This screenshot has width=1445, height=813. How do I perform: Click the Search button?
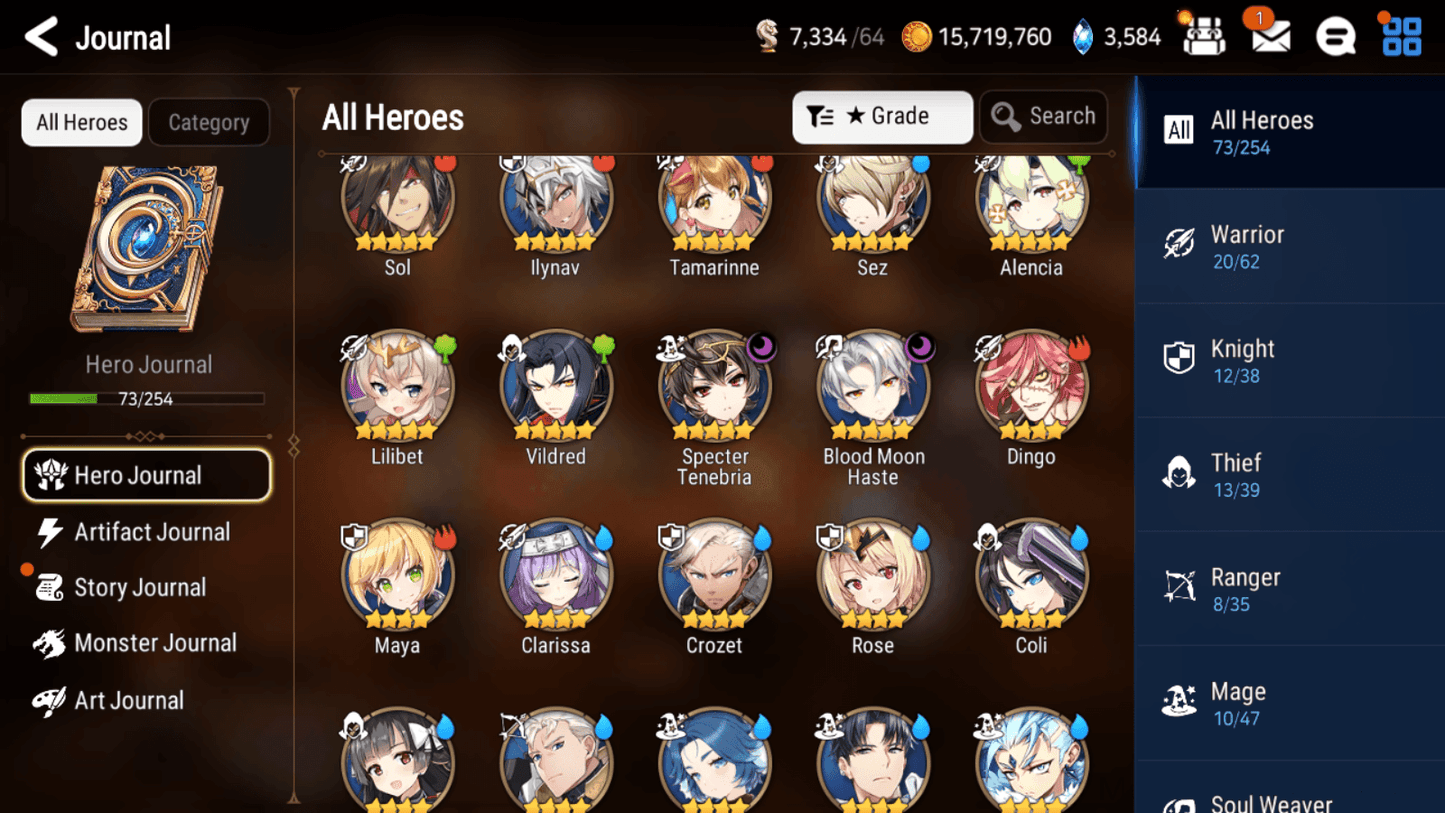1043,117
